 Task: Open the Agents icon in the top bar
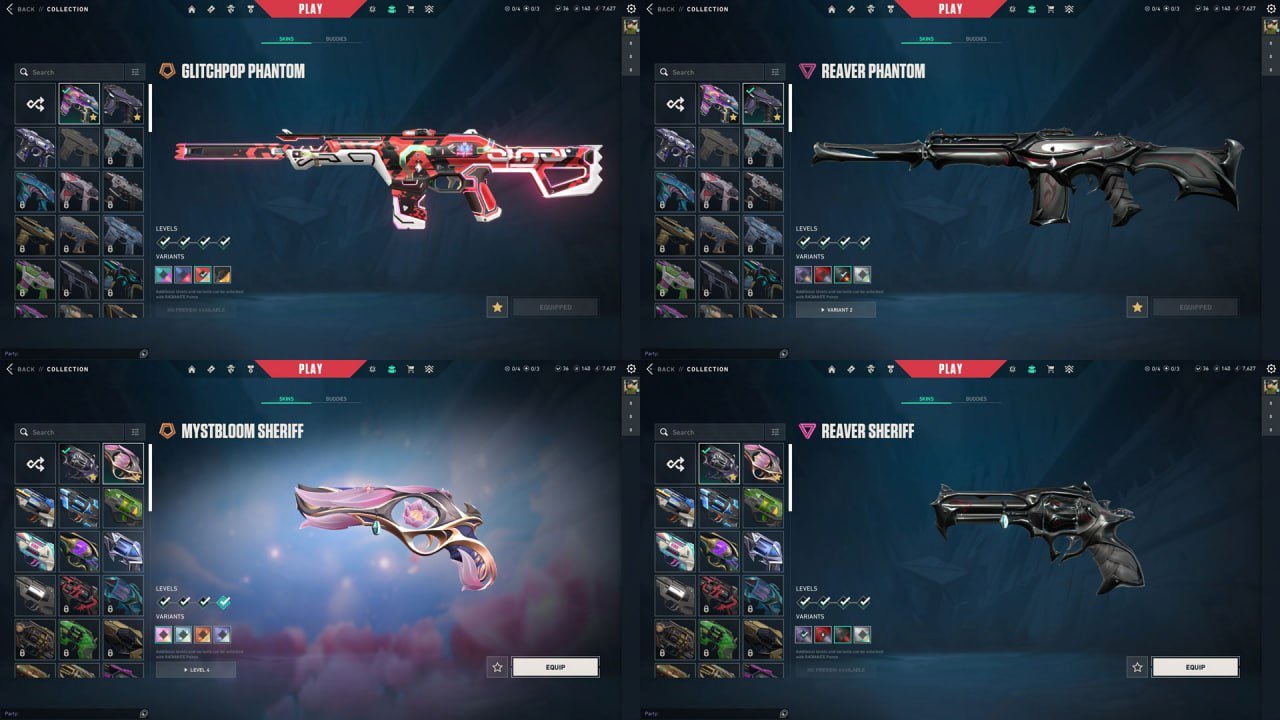coord(231,8)
